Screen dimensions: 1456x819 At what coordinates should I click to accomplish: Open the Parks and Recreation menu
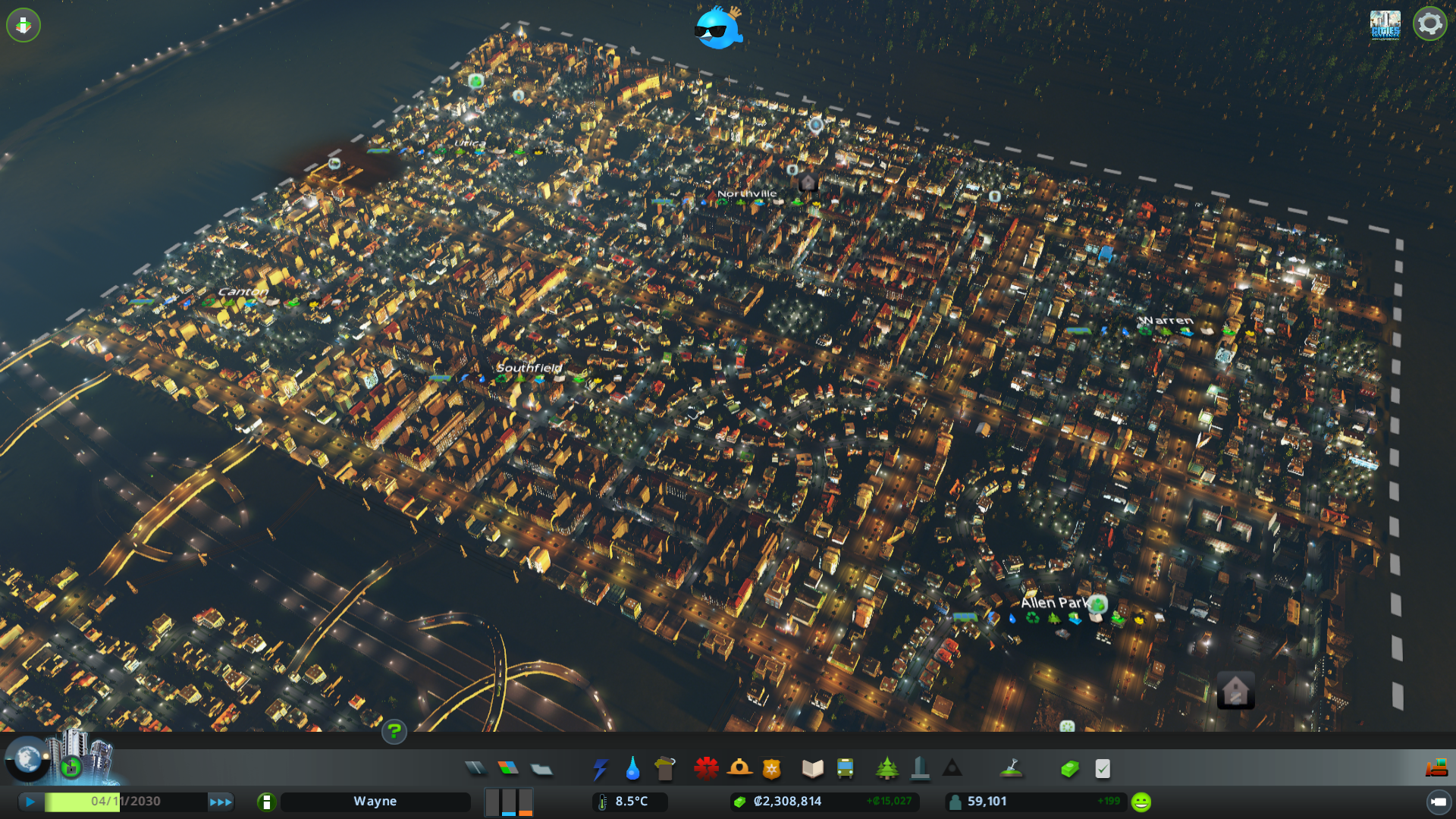click(888, 768)
